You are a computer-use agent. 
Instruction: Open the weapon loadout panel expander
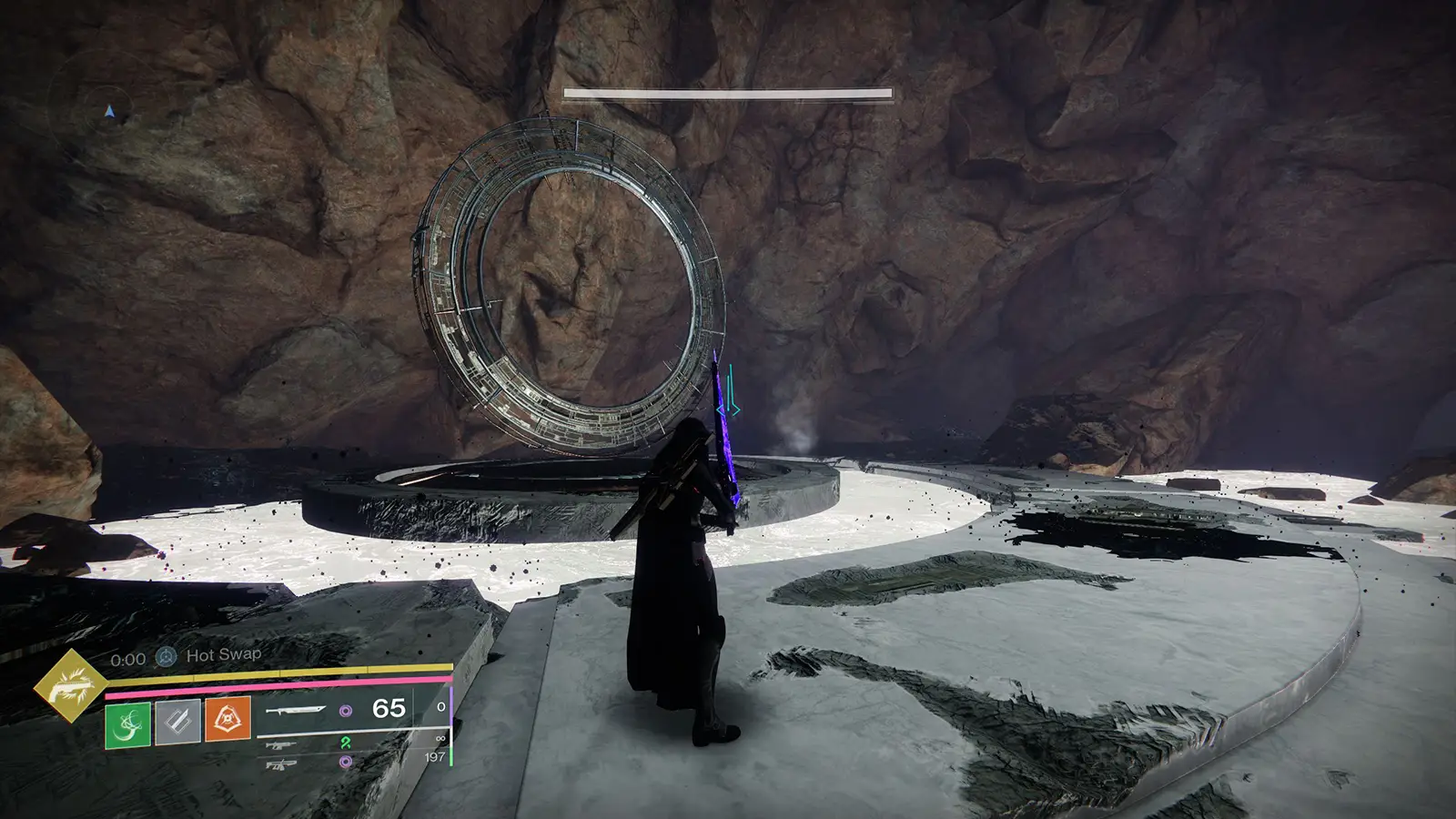point(353,729)
